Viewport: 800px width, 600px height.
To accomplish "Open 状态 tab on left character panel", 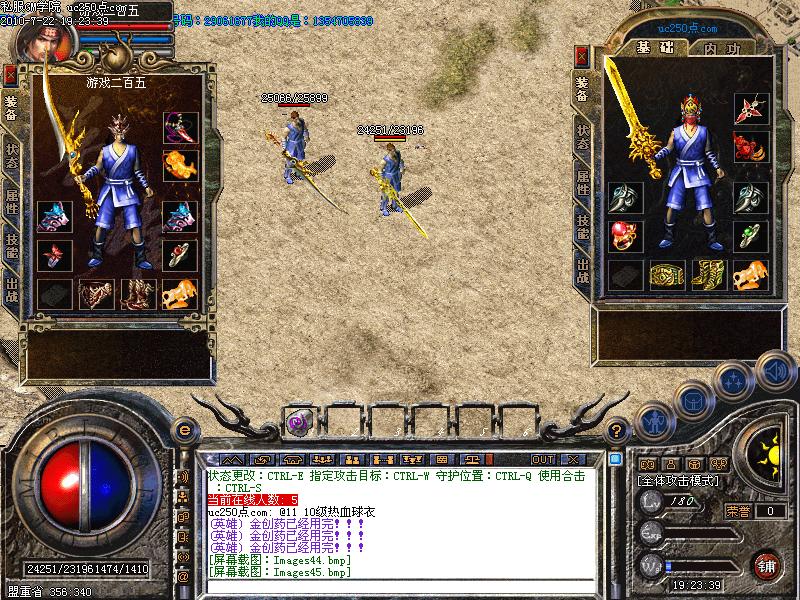I will click(11, 155).
